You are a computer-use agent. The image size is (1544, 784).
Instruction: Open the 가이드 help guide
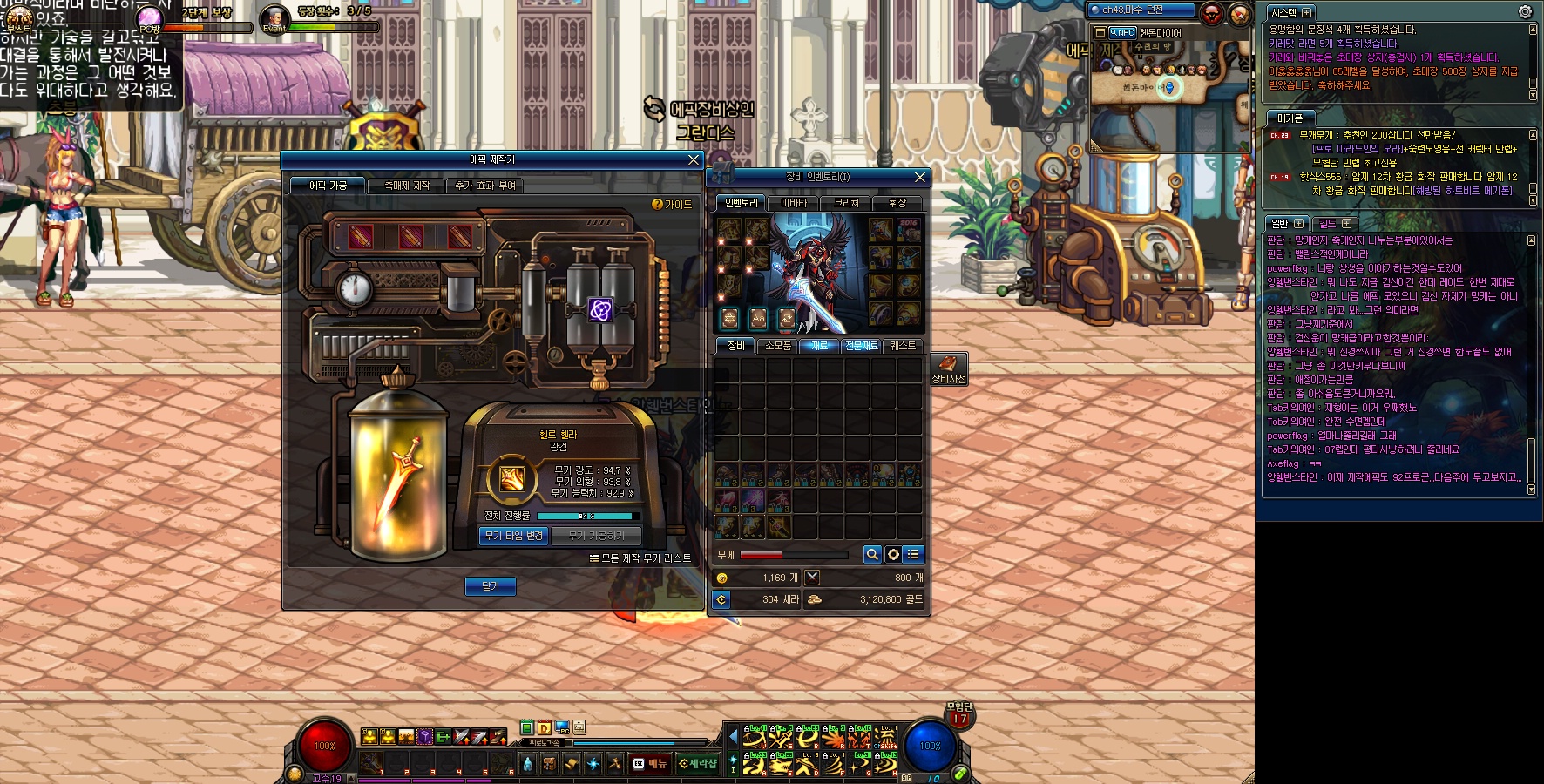[x=673, y=205]
